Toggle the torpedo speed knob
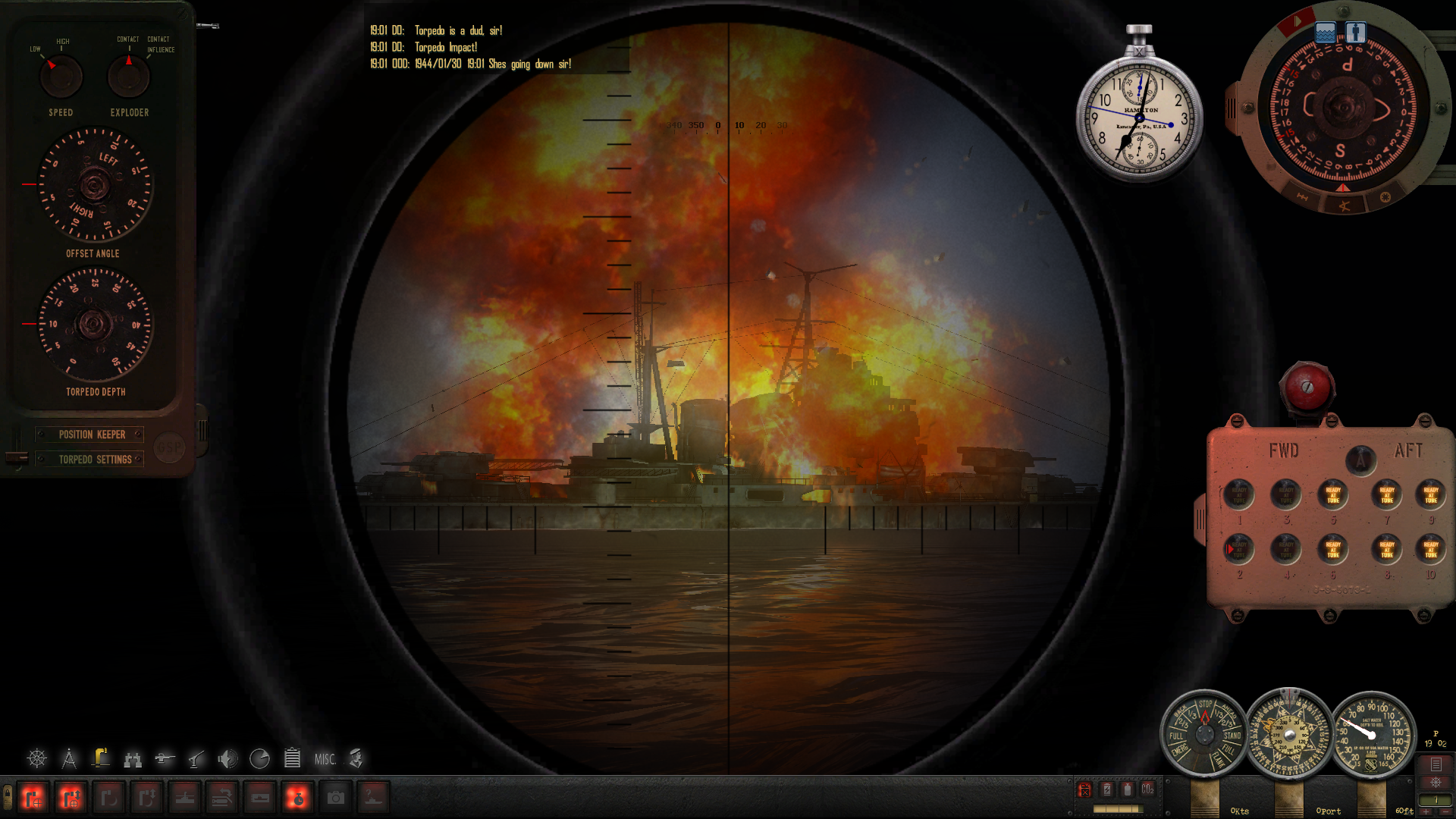1456x819 pixels. point(61,77)
